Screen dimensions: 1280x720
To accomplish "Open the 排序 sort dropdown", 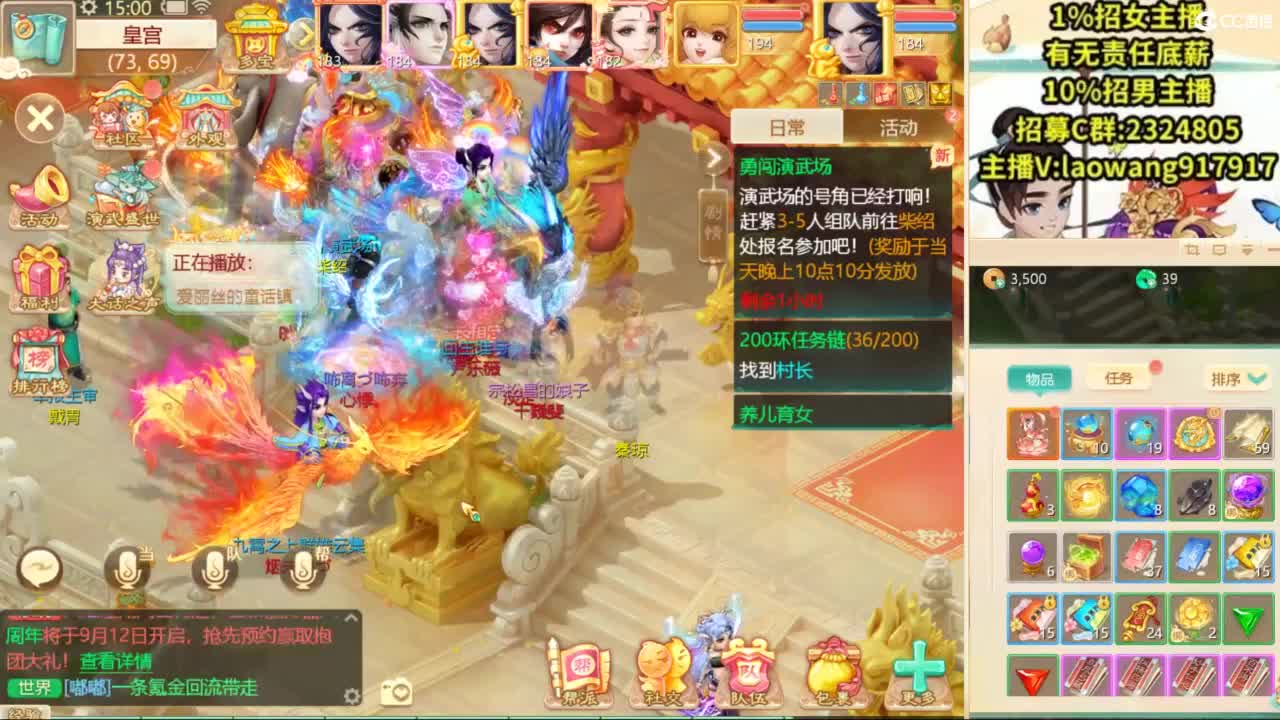I will pos(1234,379).
